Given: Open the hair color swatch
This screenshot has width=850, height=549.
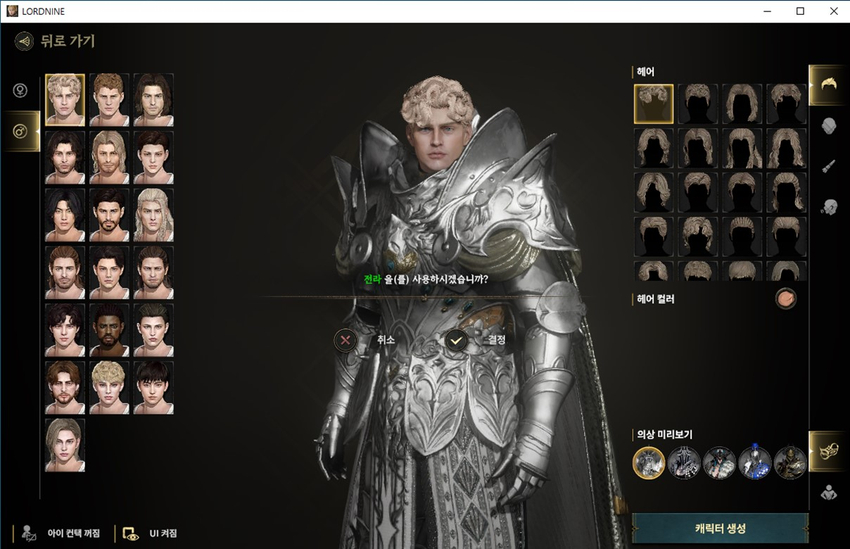Looking at the screenshot, I should (786, 299).
